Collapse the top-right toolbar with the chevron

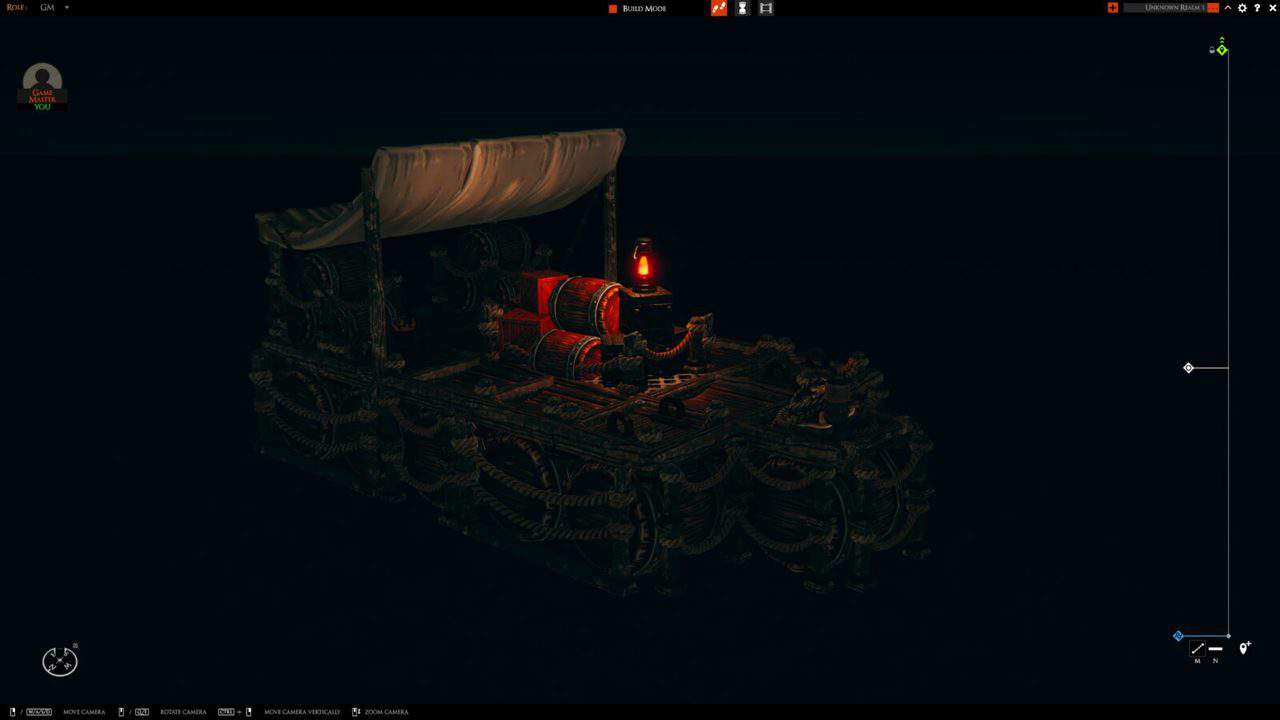point(1227,8)
